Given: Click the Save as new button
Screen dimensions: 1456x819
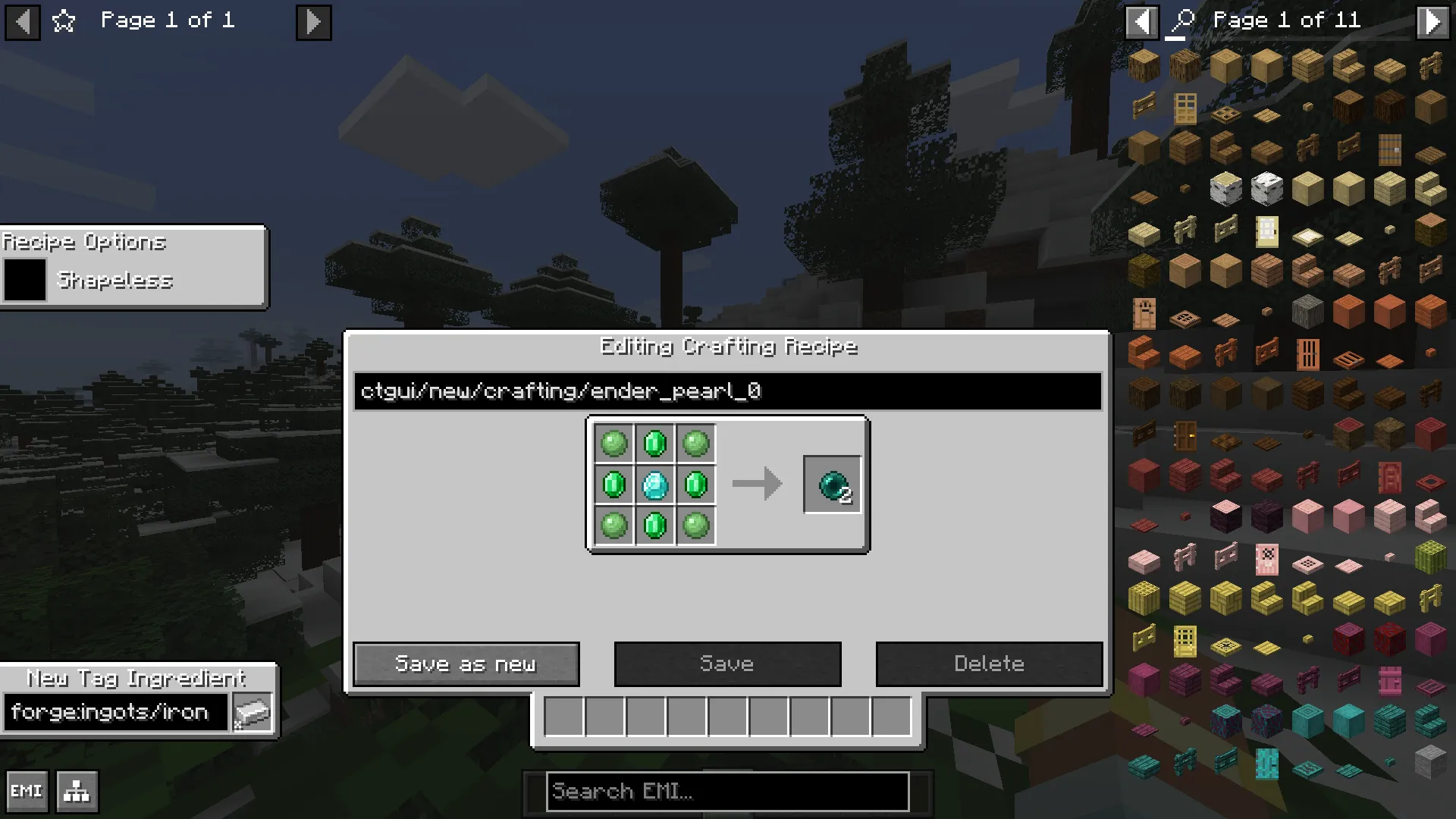Looking at the screenshot, I should 466,663.
